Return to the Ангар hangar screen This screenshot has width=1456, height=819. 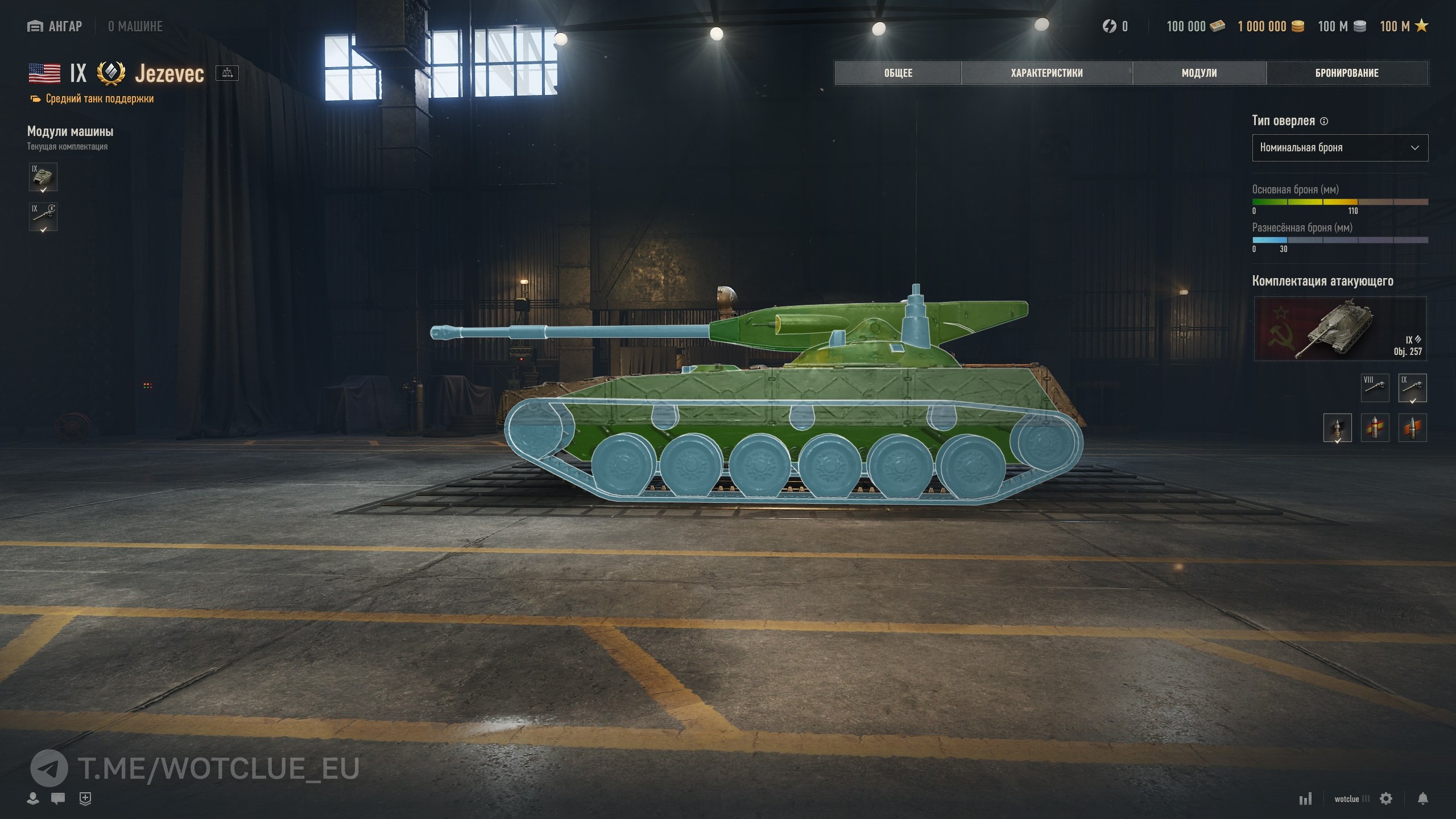[x=55, y=26]
